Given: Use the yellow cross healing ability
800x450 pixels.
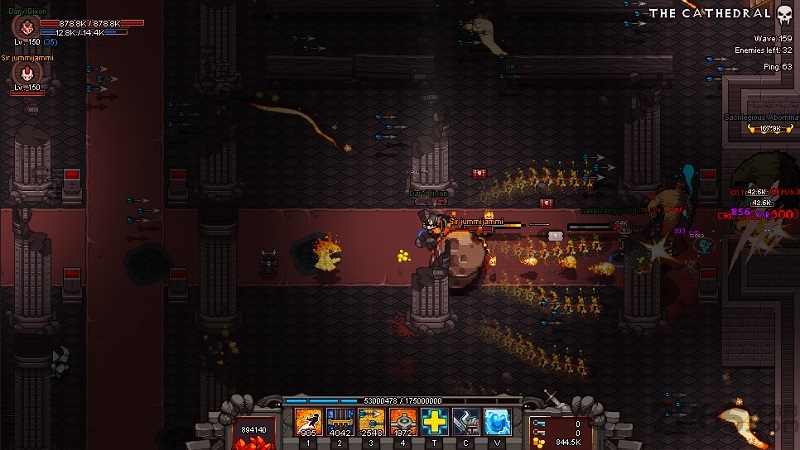Looking at the screenshot, I should (435, 422).
